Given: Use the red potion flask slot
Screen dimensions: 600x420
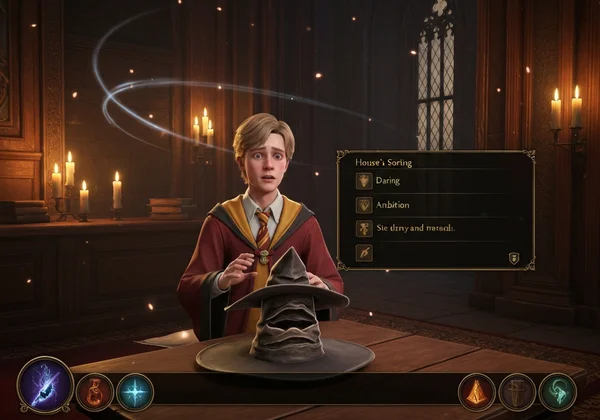Looking at the screenshot, I should [94, 391].
